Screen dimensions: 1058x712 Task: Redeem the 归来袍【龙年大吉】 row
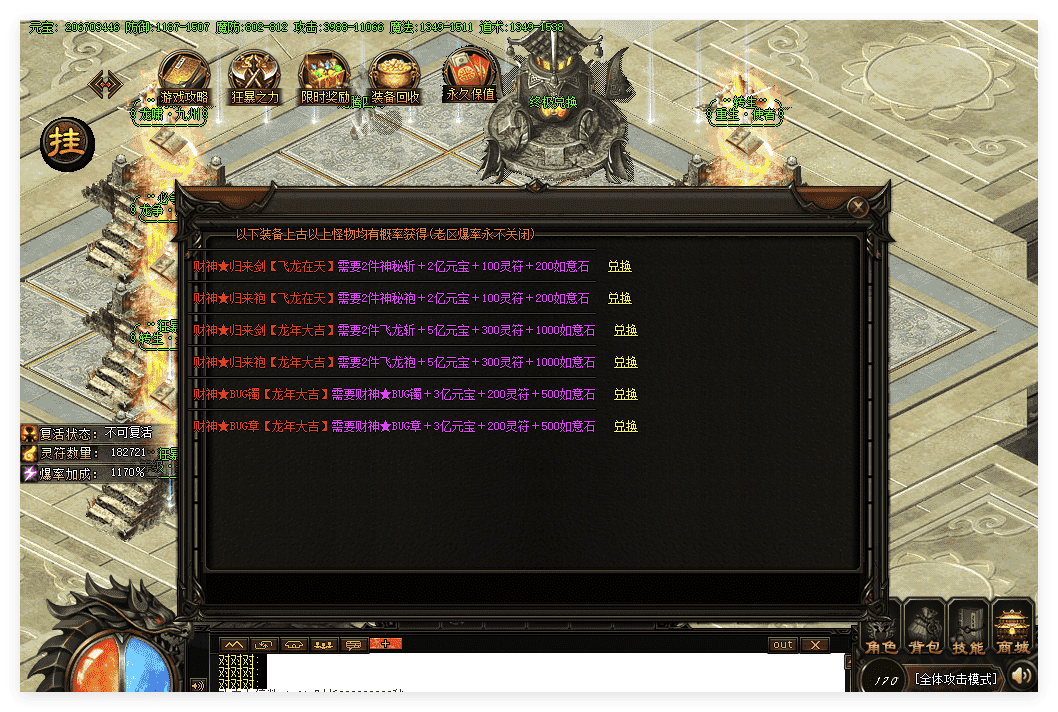pyautogui.click(x=626, y=363)
